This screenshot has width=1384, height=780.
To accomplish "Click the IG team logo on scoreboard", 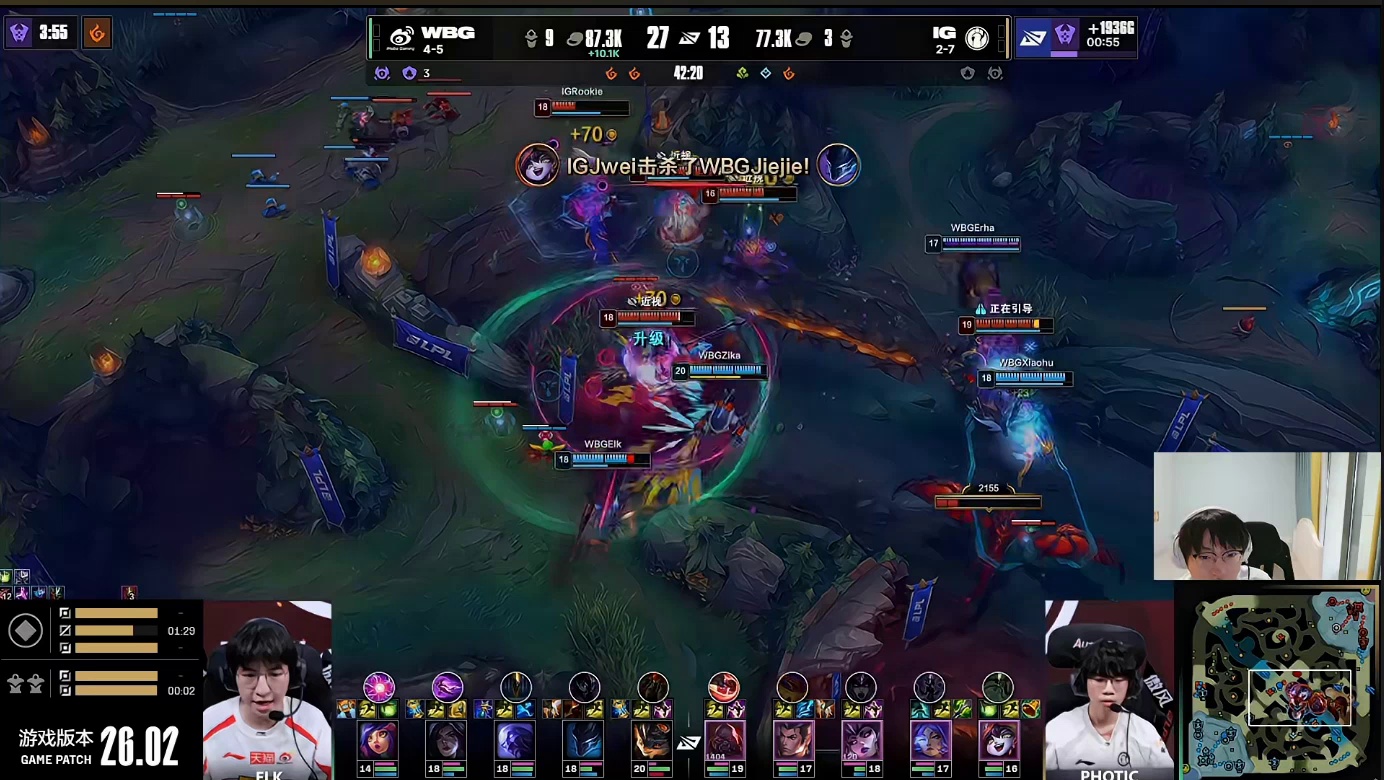I will 977,38.
